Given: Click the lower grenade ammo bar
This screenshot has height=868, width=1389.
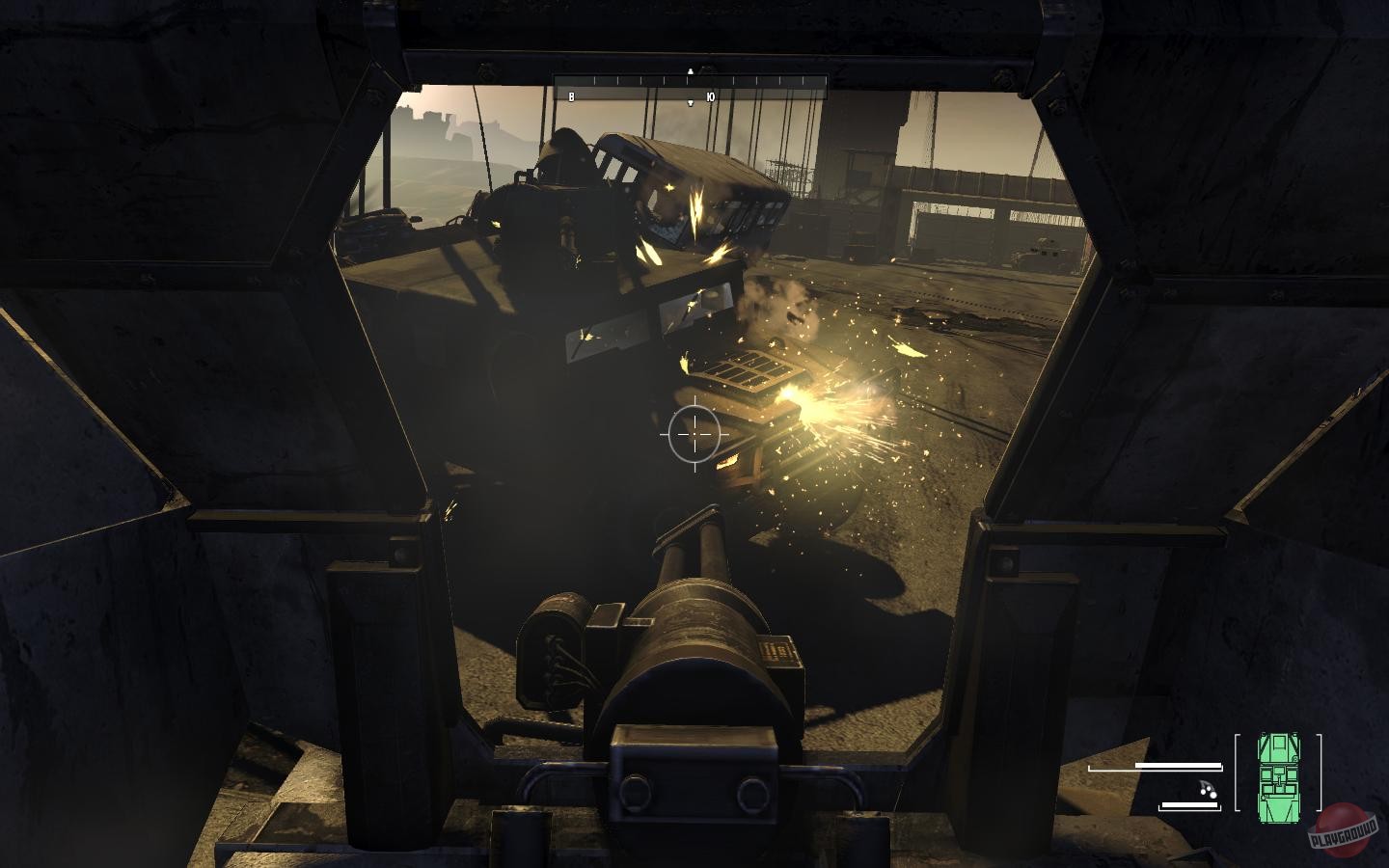Looking at the screenshot, I should point(1189,804).
